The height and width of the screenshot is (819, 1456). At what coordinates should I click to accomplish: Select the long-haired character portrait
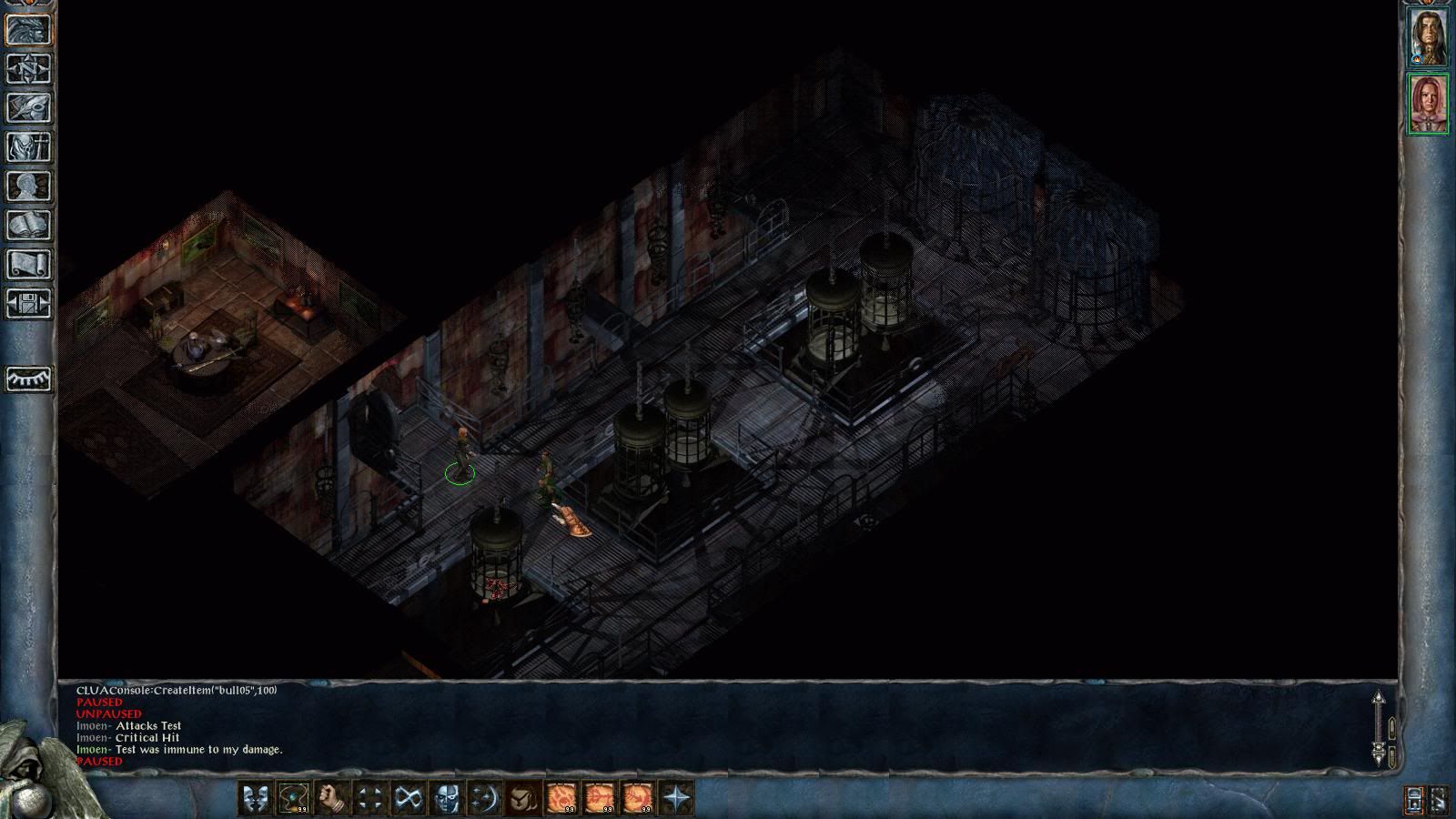[x=1428, y=37]
